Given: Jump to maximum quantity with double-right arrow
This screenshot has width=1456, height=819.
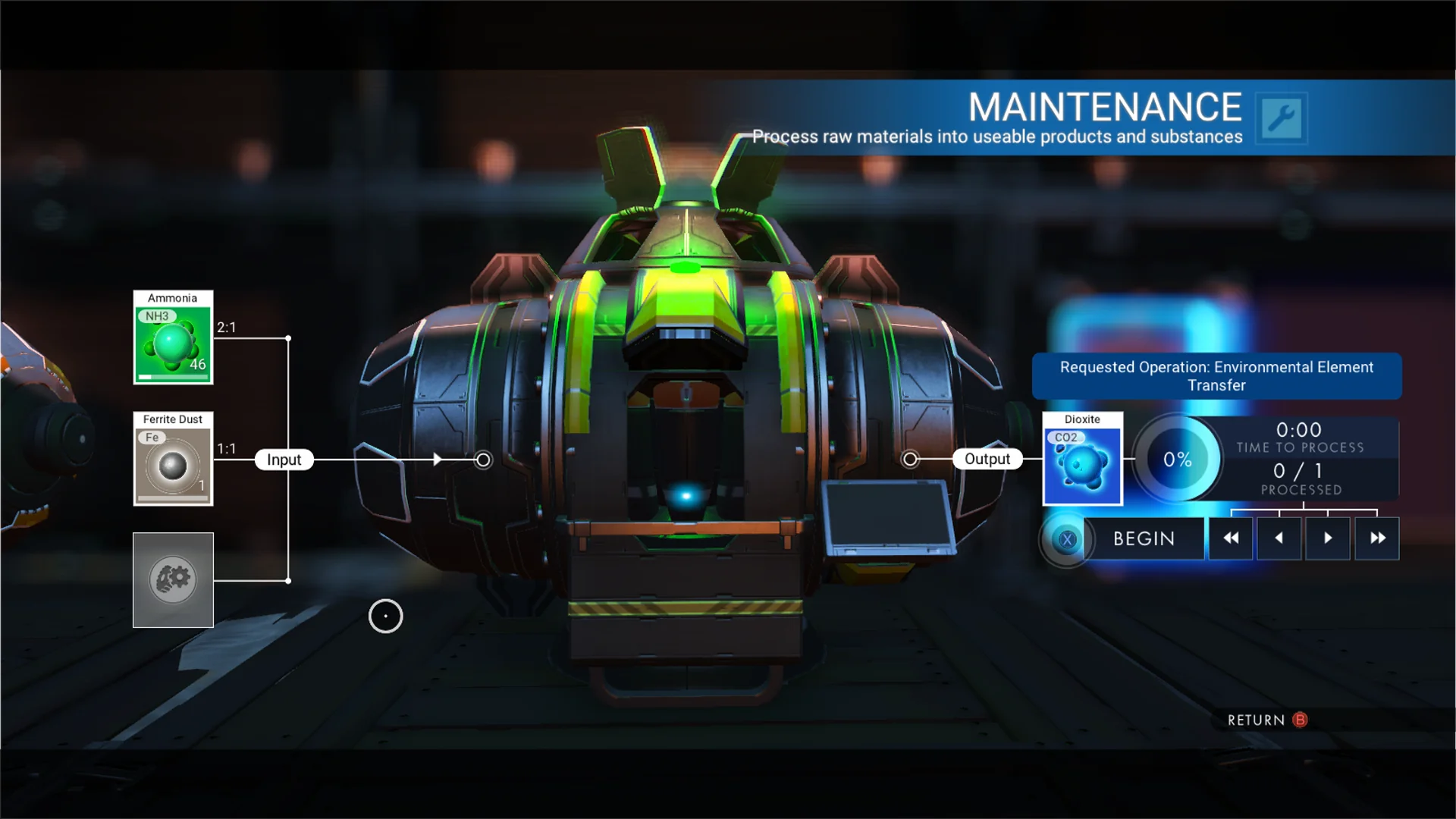Looking at the screenshot, I should click(1376, 538).
